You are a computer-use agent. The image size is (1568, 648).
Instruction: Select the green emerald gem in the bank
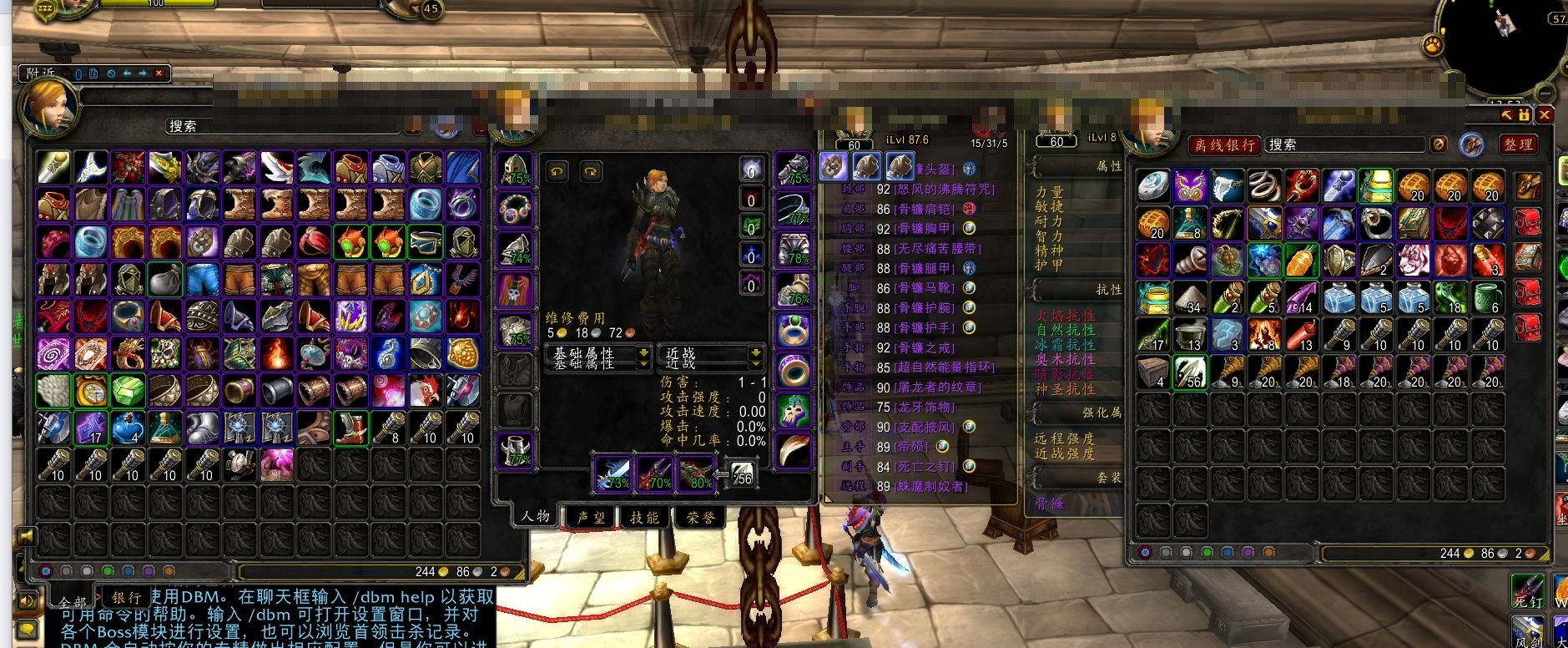128,390
